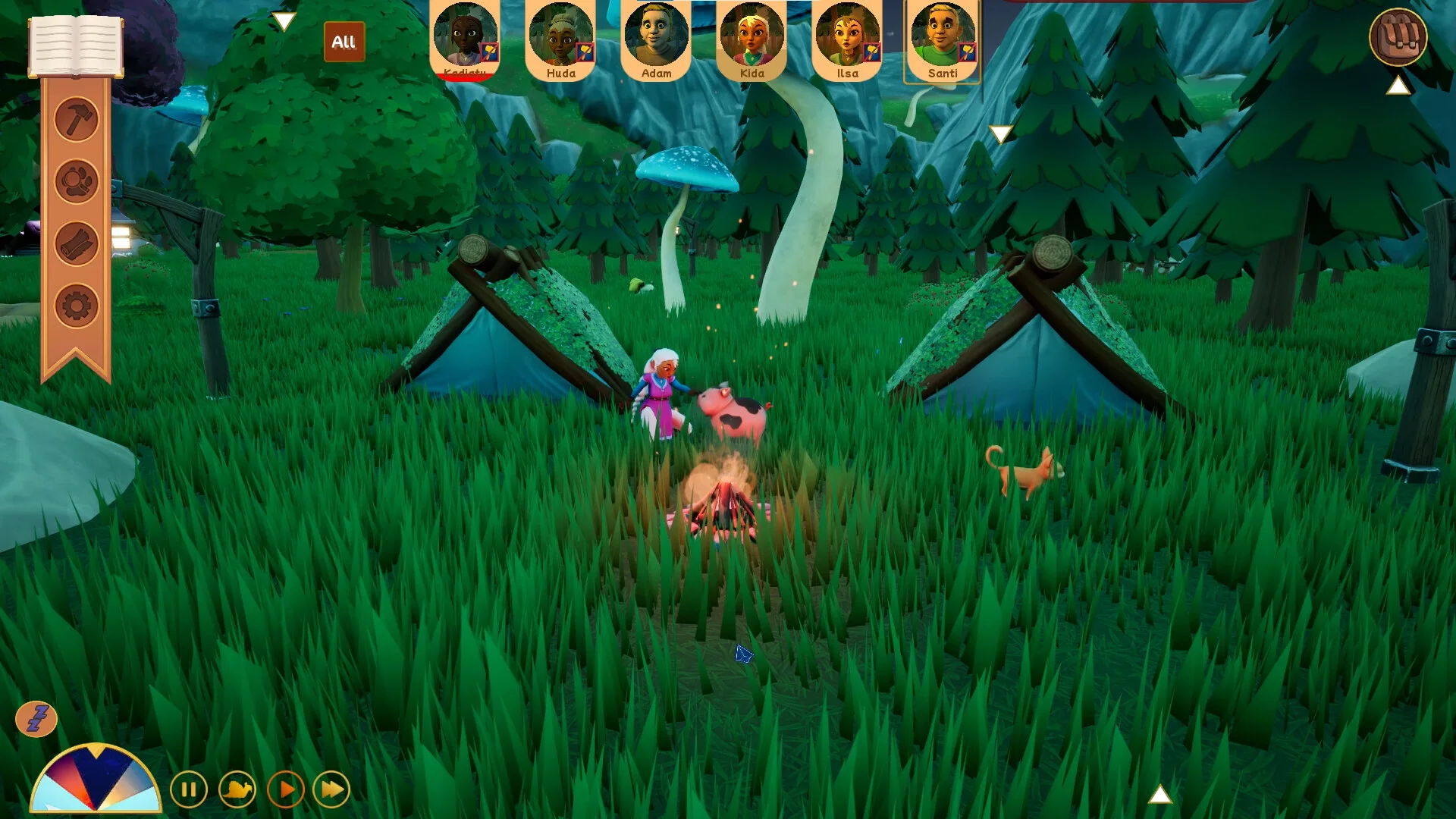The image size is (1456, 819).
Task: Set game speed to slow snail
Action: pyautogui.click(x=237, y=790)
